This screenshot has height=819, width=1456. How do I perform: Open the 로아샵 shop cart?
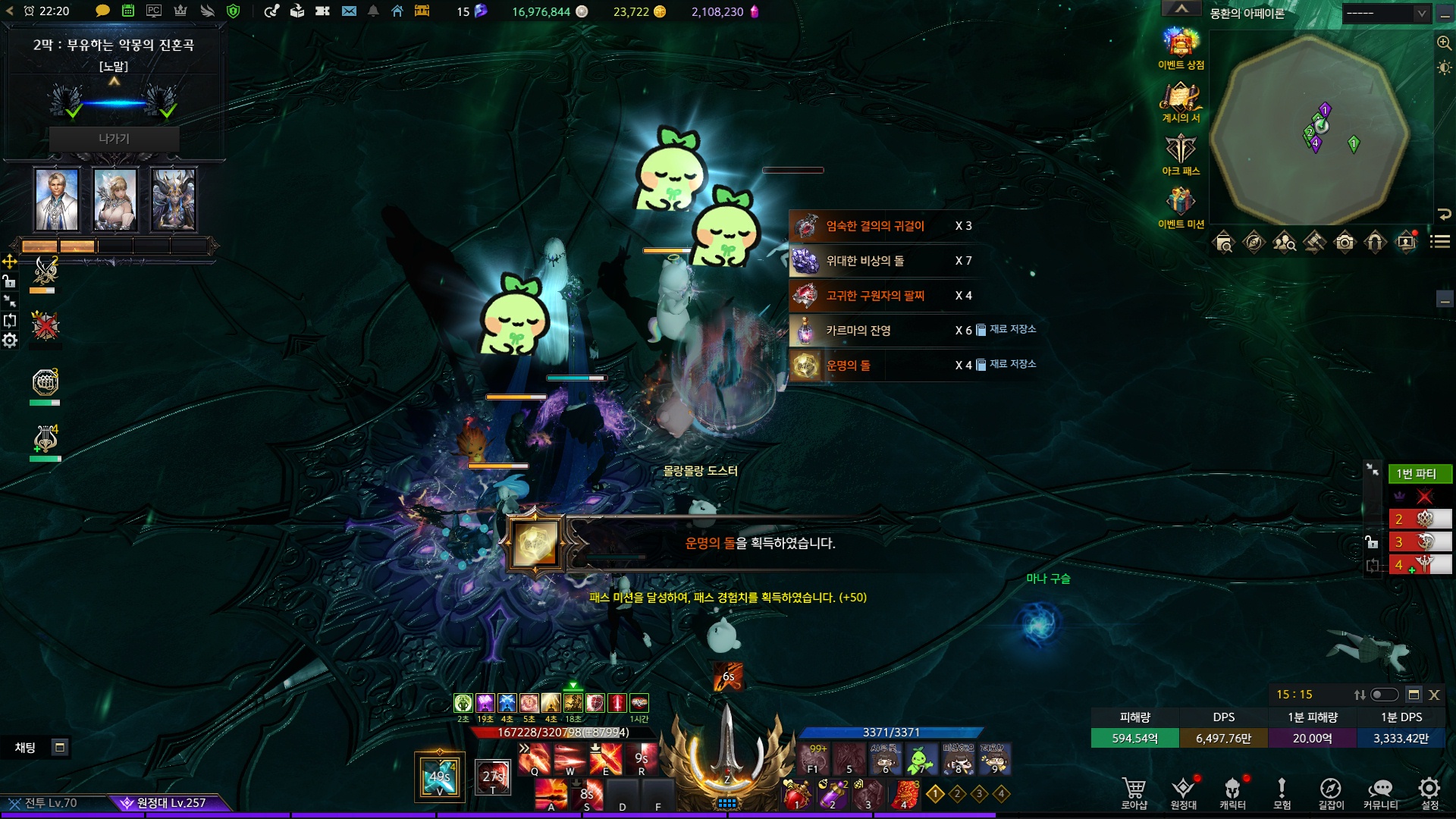(x=1134, y=791)
